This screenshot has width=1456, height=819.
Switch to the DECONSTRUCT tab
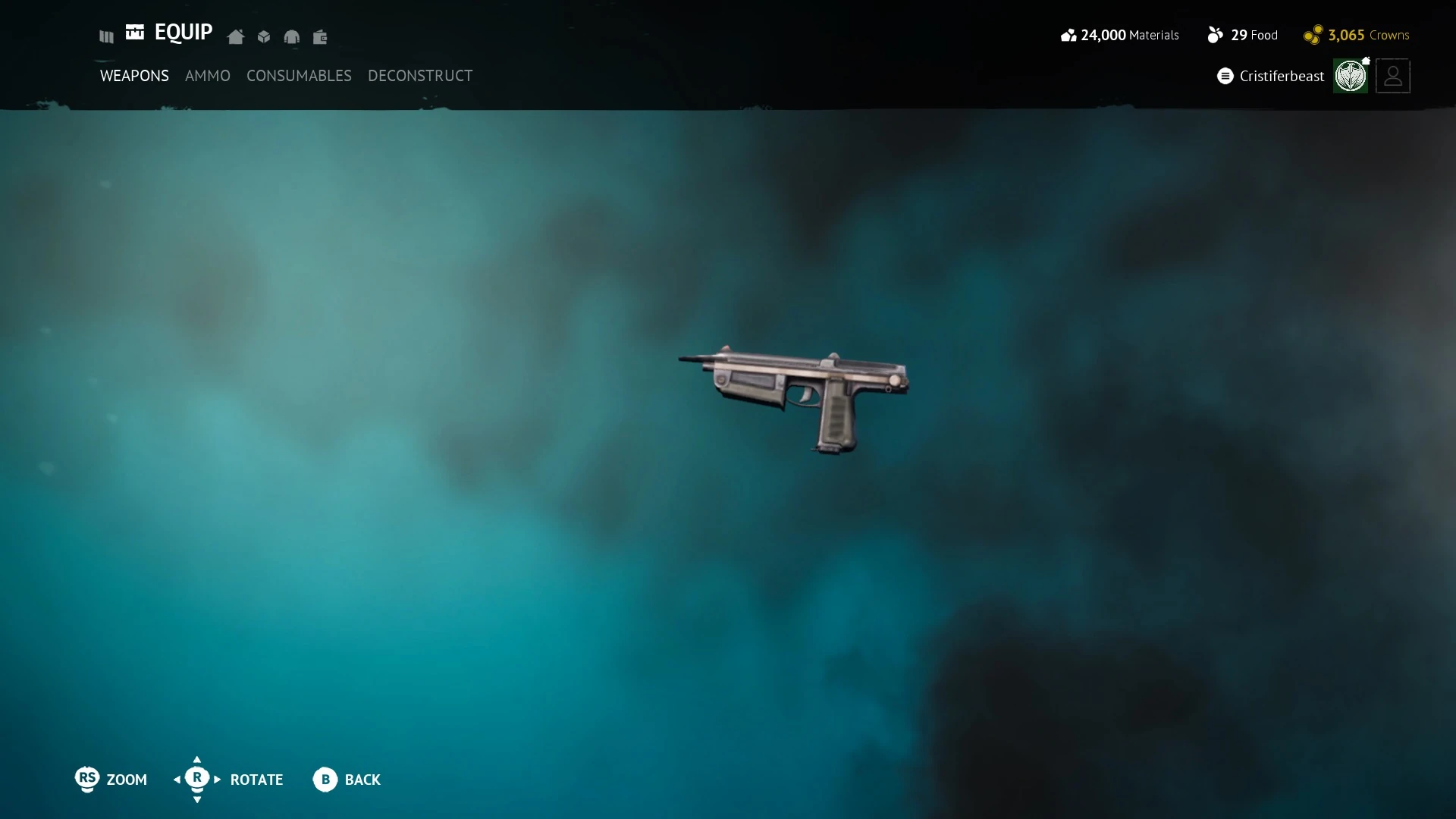pyautogui.click(x=420, y=76)
